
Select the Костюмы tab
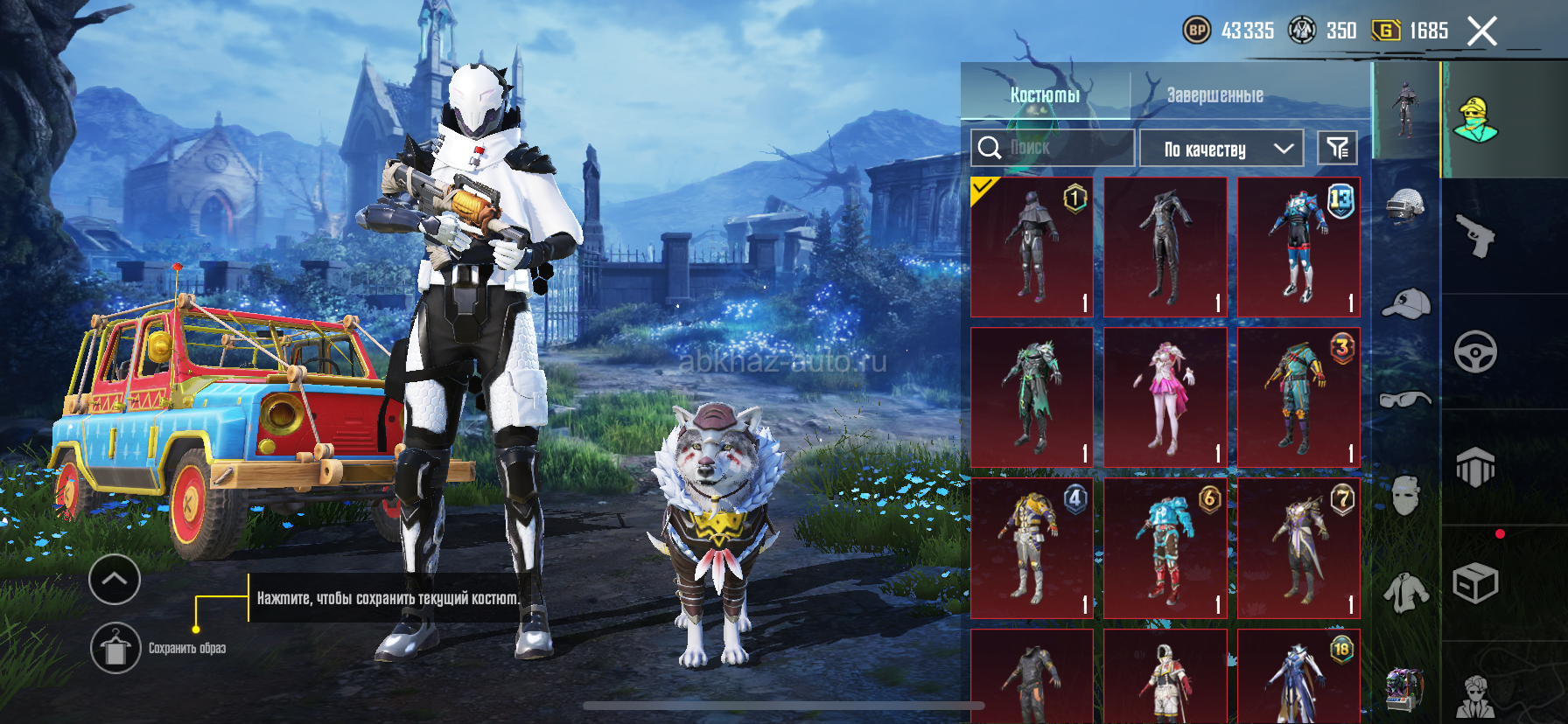(1045, 94)
